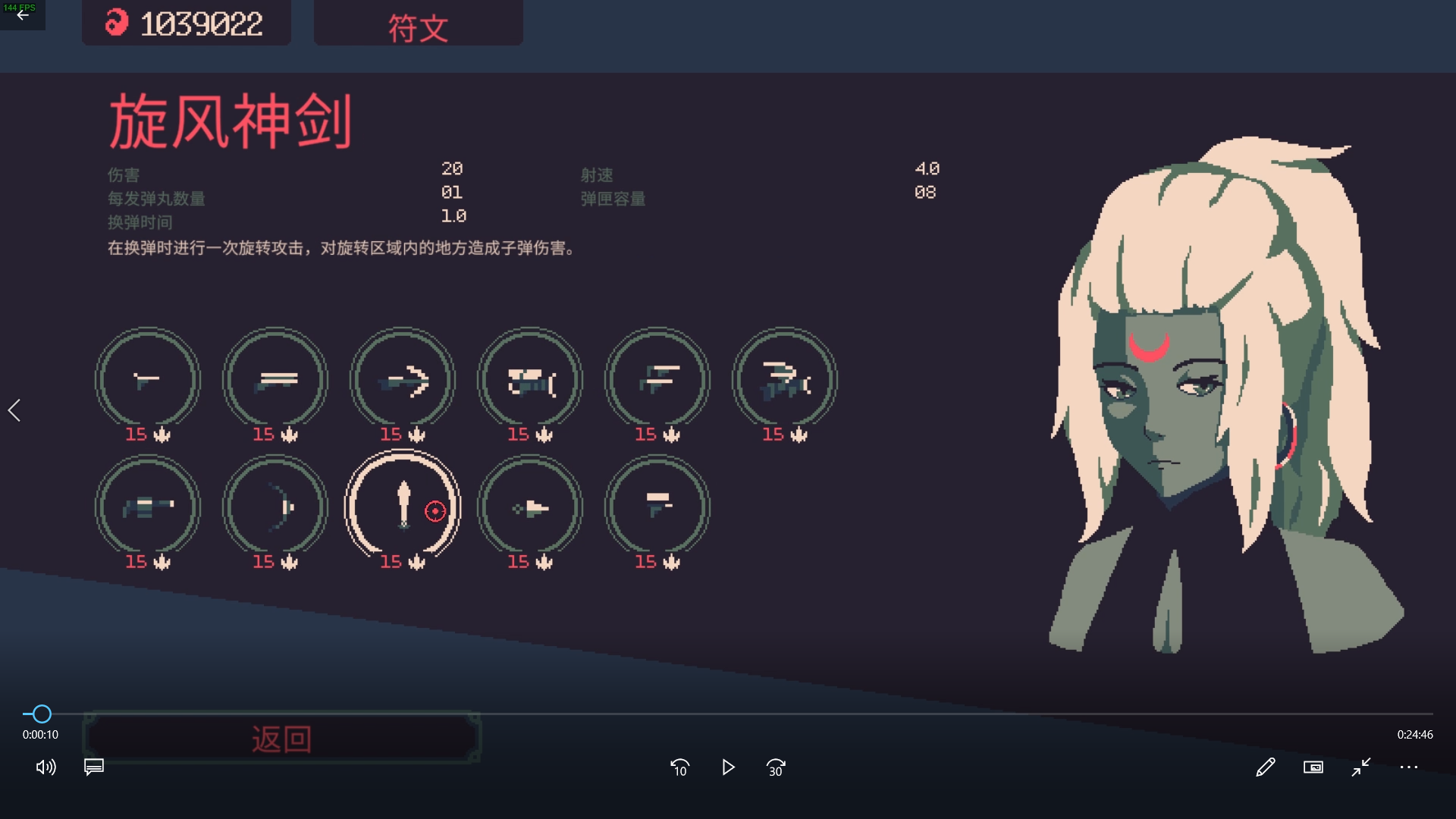Select the scoped sniper rifle weapon

530,379
